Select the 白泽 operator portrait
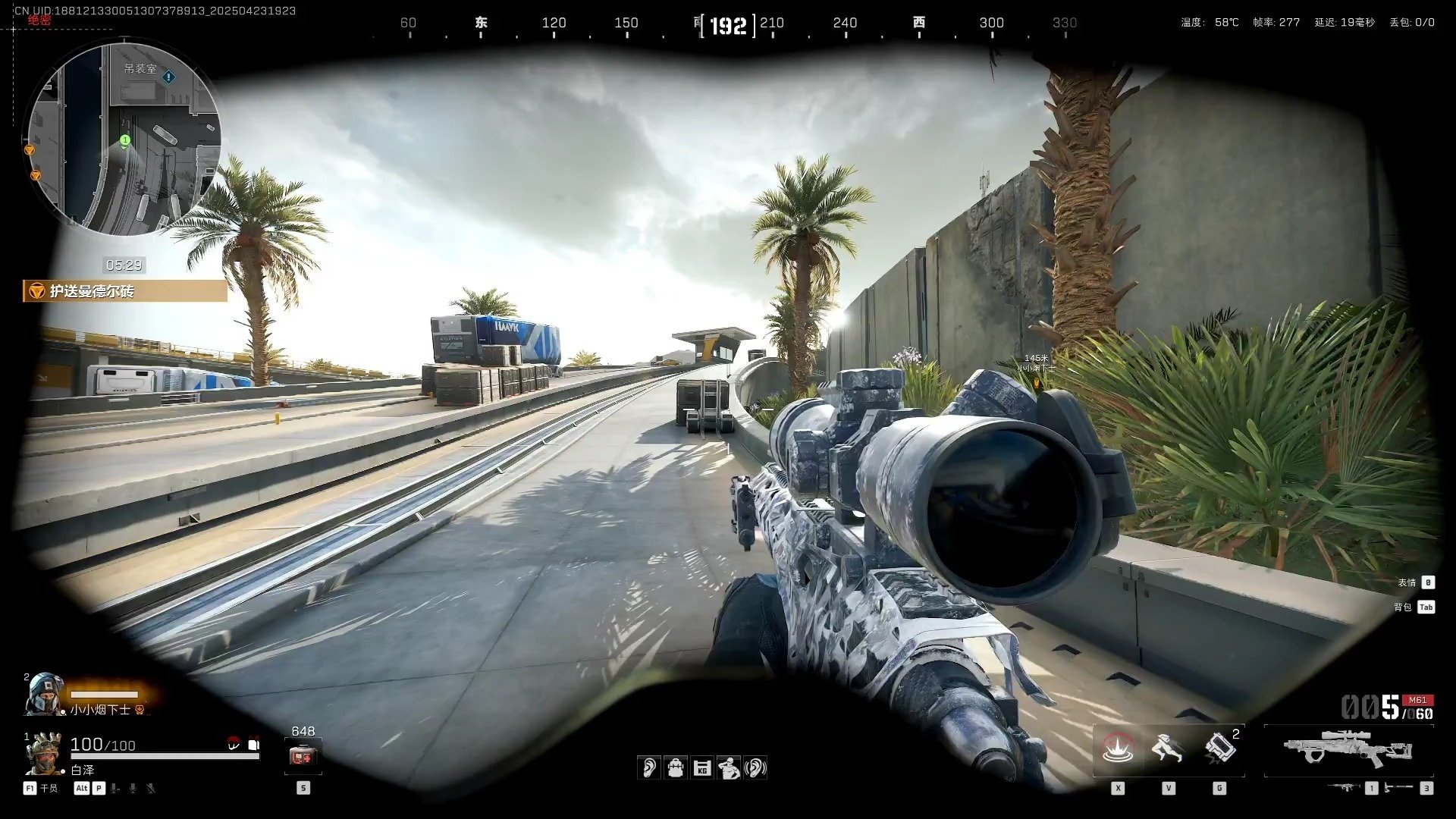Viewport: 1456px width, 819px height. (x=44, y=753)
